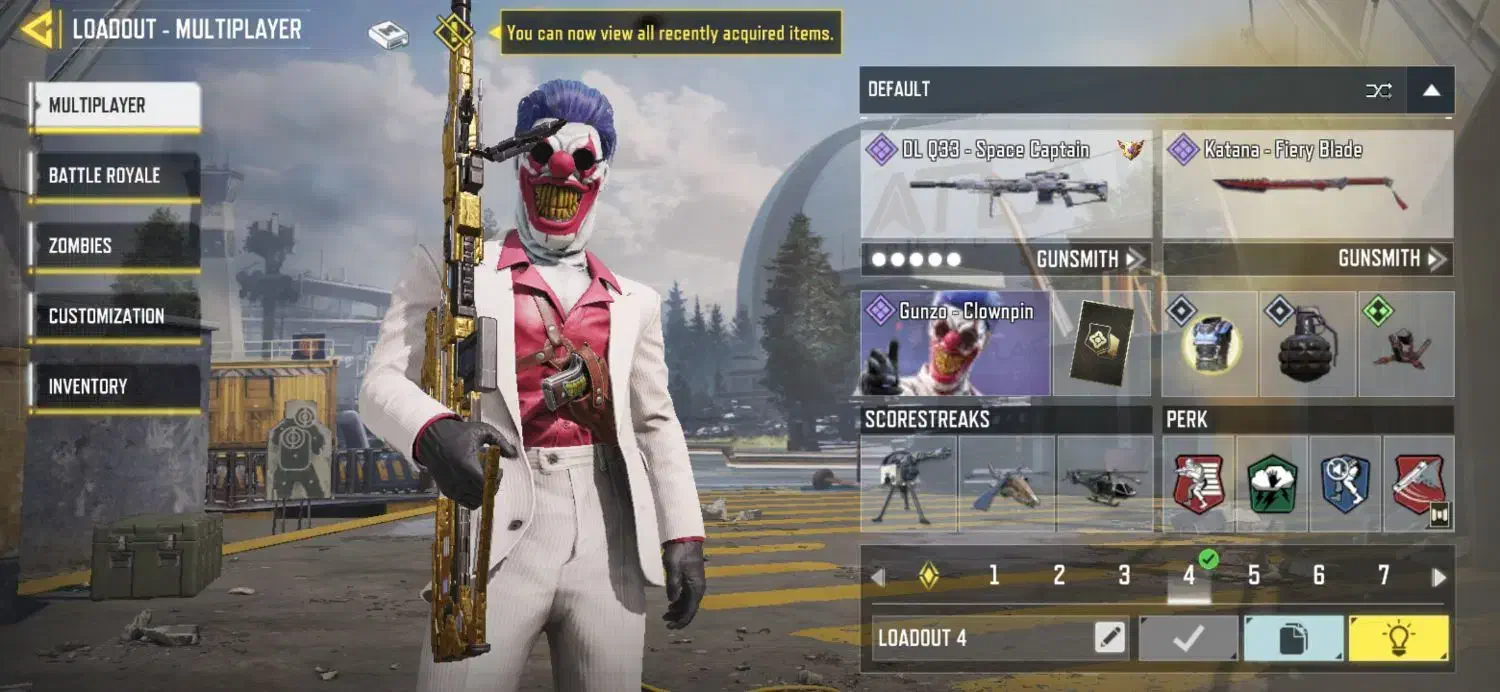Click the shuffle icon in Default bar
The image size is (1500, 692).
coord(1378,91)
